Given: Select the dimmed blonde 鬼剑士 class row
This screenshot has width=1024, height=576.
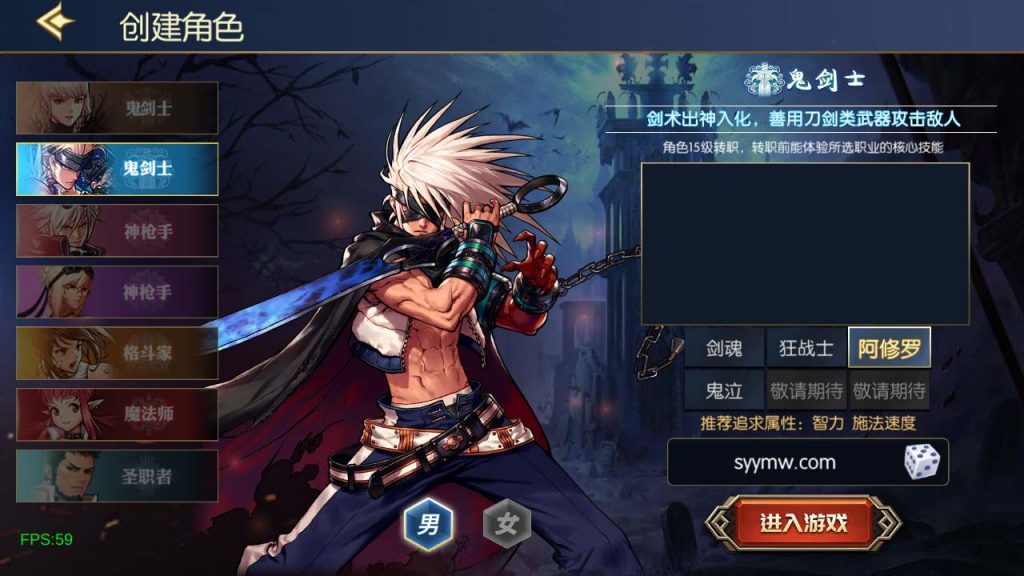Looking at the screenshot, I should pyautogui.click(x=117, y=107).
